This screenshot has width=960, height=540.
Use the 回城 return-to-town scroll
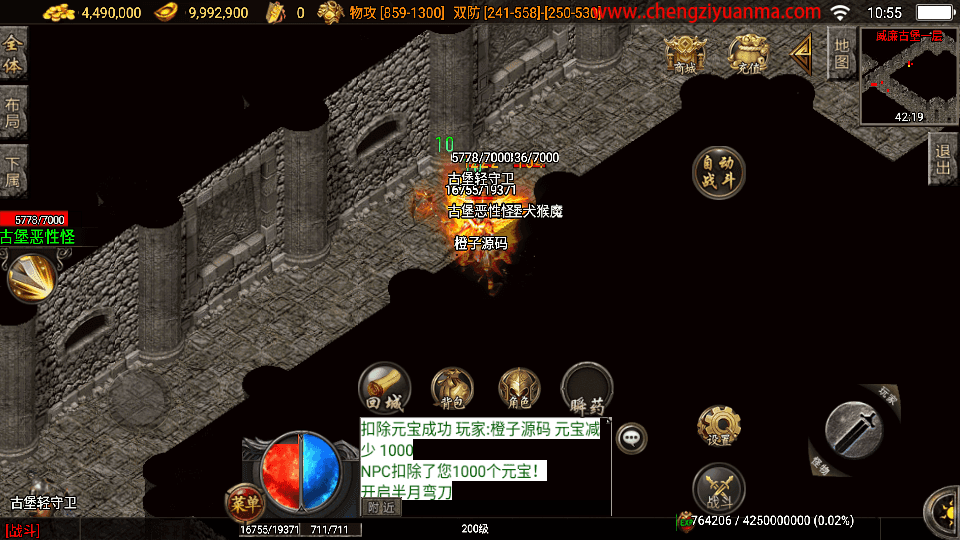coord(385,388)
